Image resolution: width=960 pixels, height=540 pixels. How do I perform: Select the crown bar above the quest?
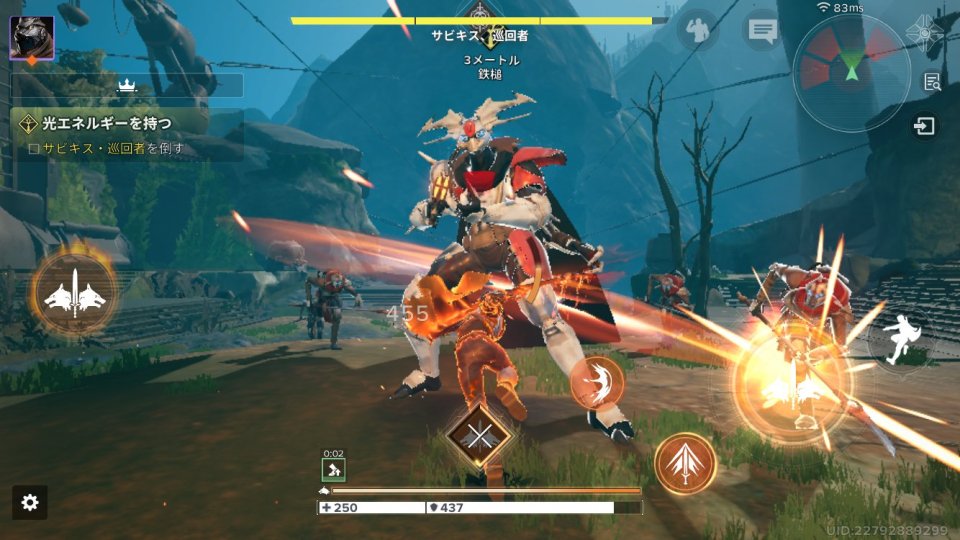click(127, 85)
